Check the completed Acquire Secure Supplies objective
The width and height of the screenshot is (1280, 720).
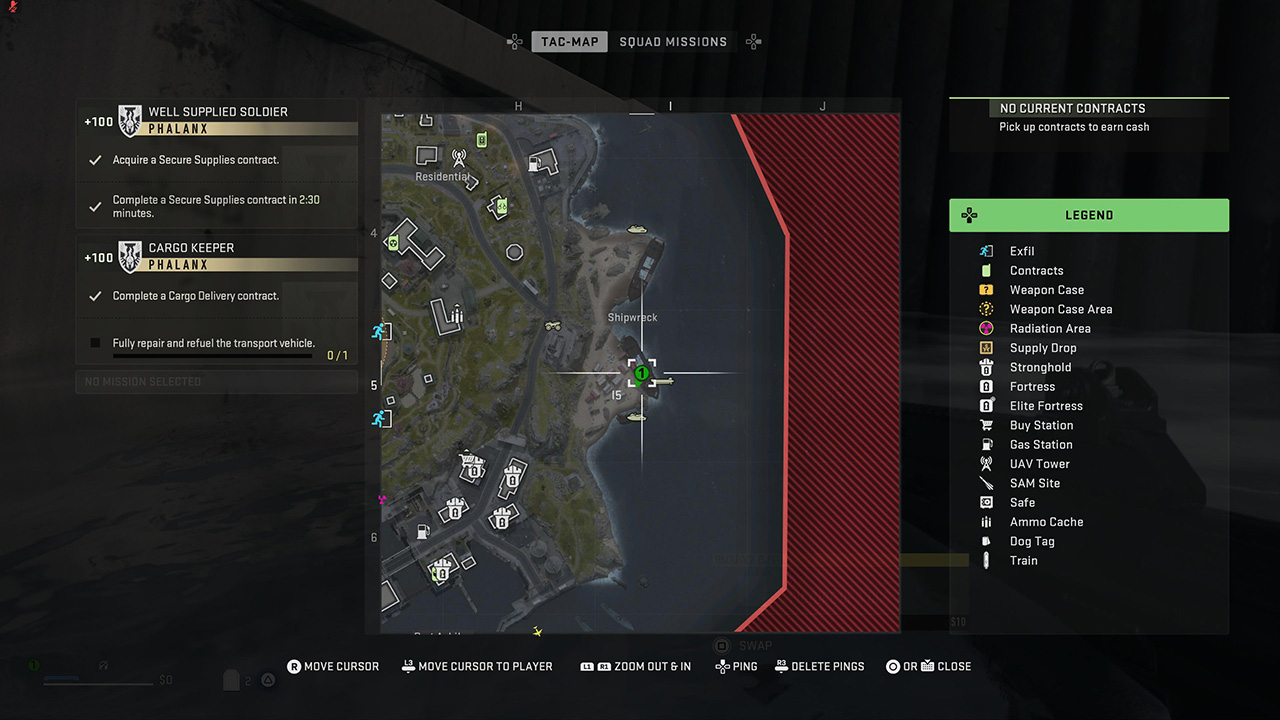click(97, 159)
